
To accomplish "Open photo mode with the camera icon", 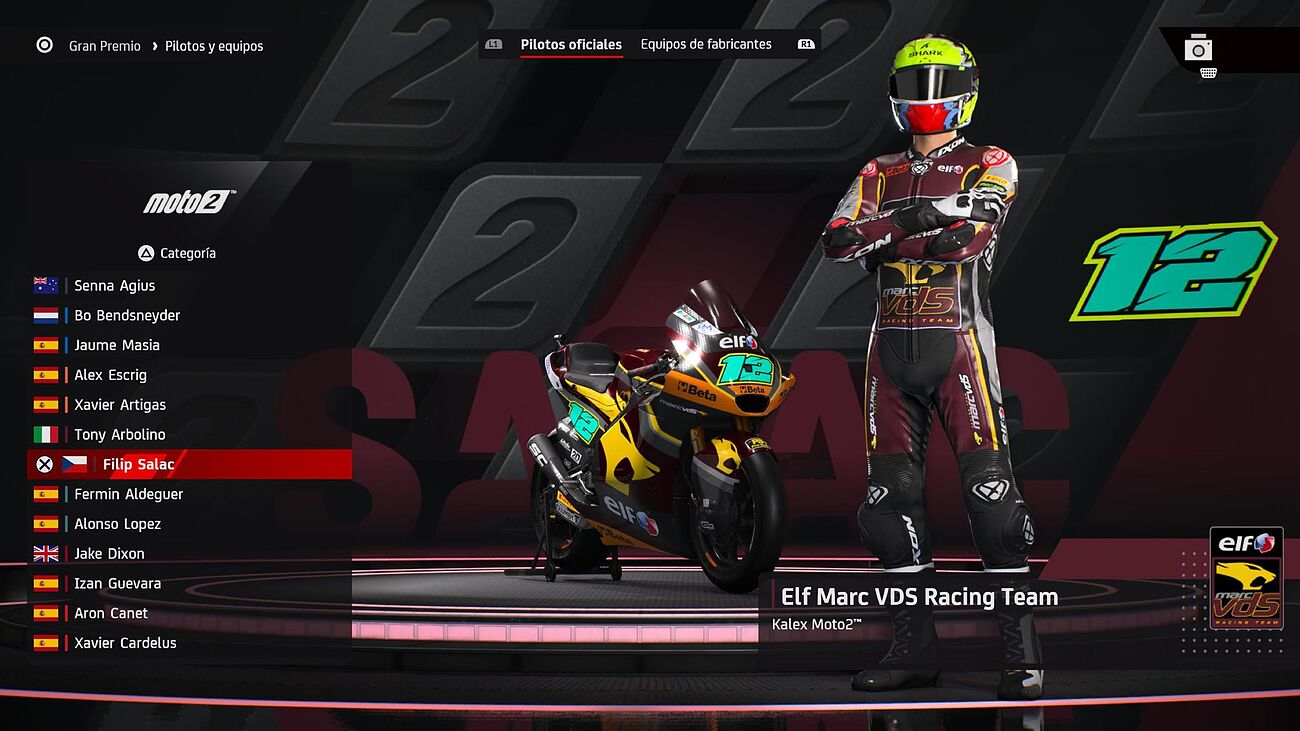I will point(1198,48).
